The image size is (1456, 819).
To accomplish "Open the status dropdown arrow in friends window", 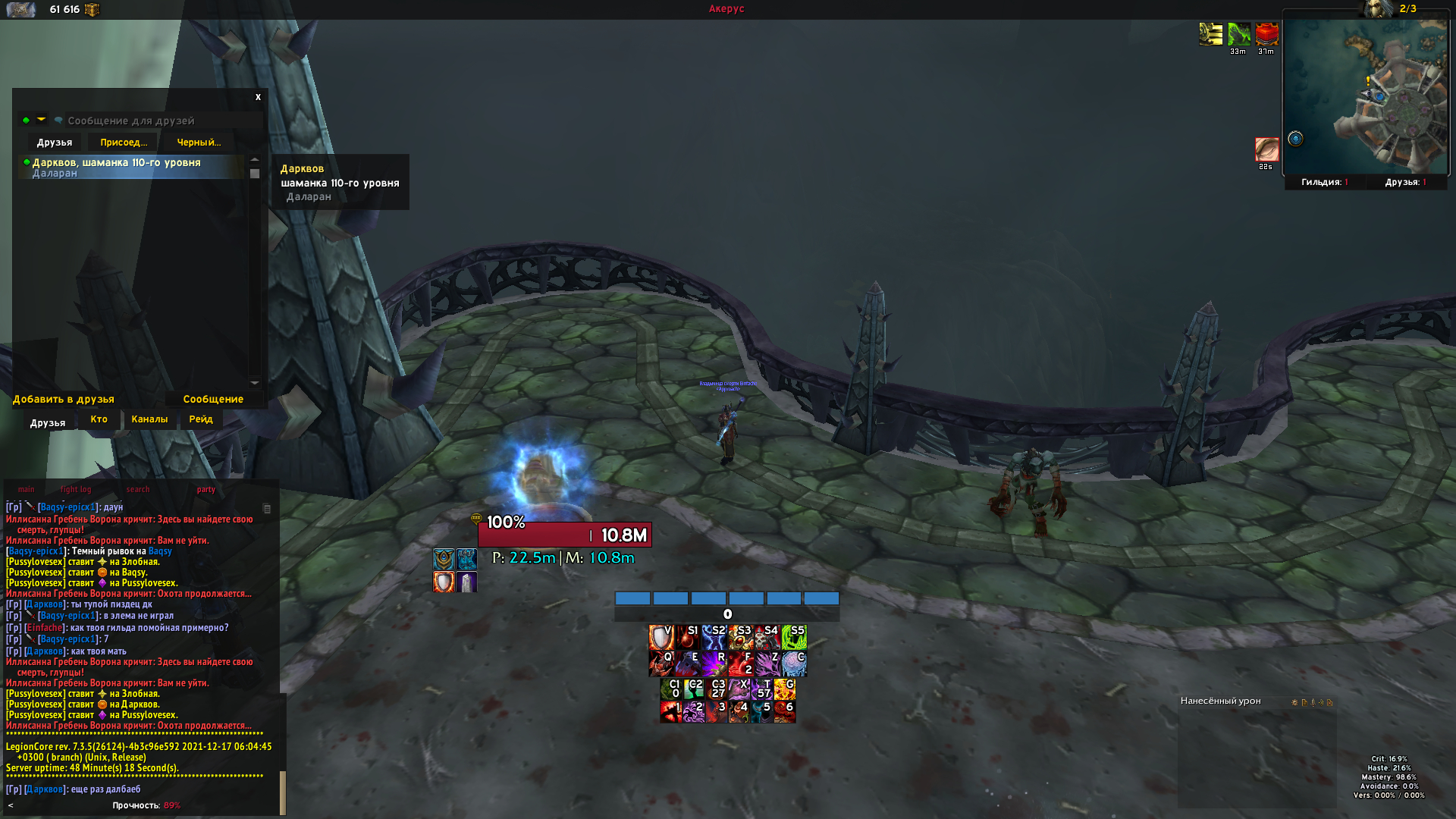I will pyautogui.click(x=41, y=120).
